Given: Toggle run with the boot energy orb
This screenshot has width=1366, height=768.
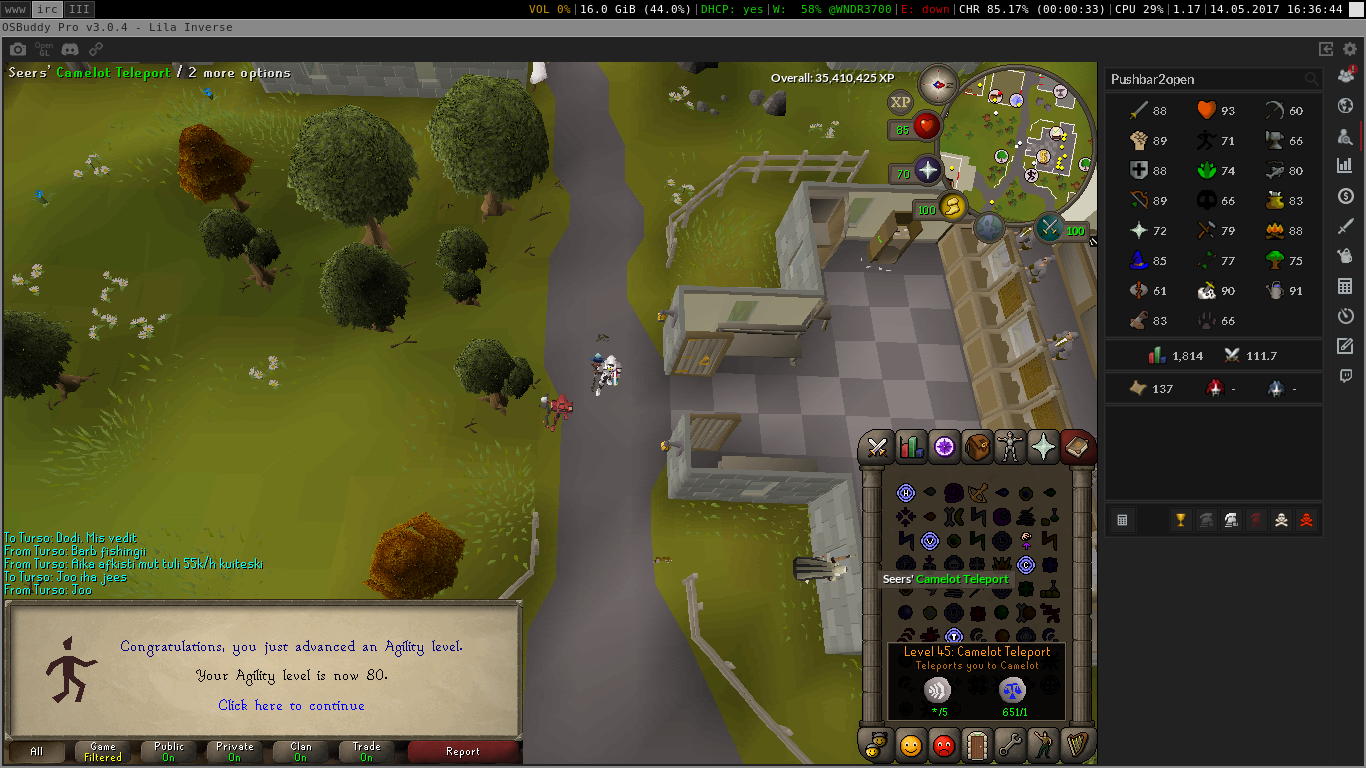Looking at the screenshot, I should [x=951, y=208].
